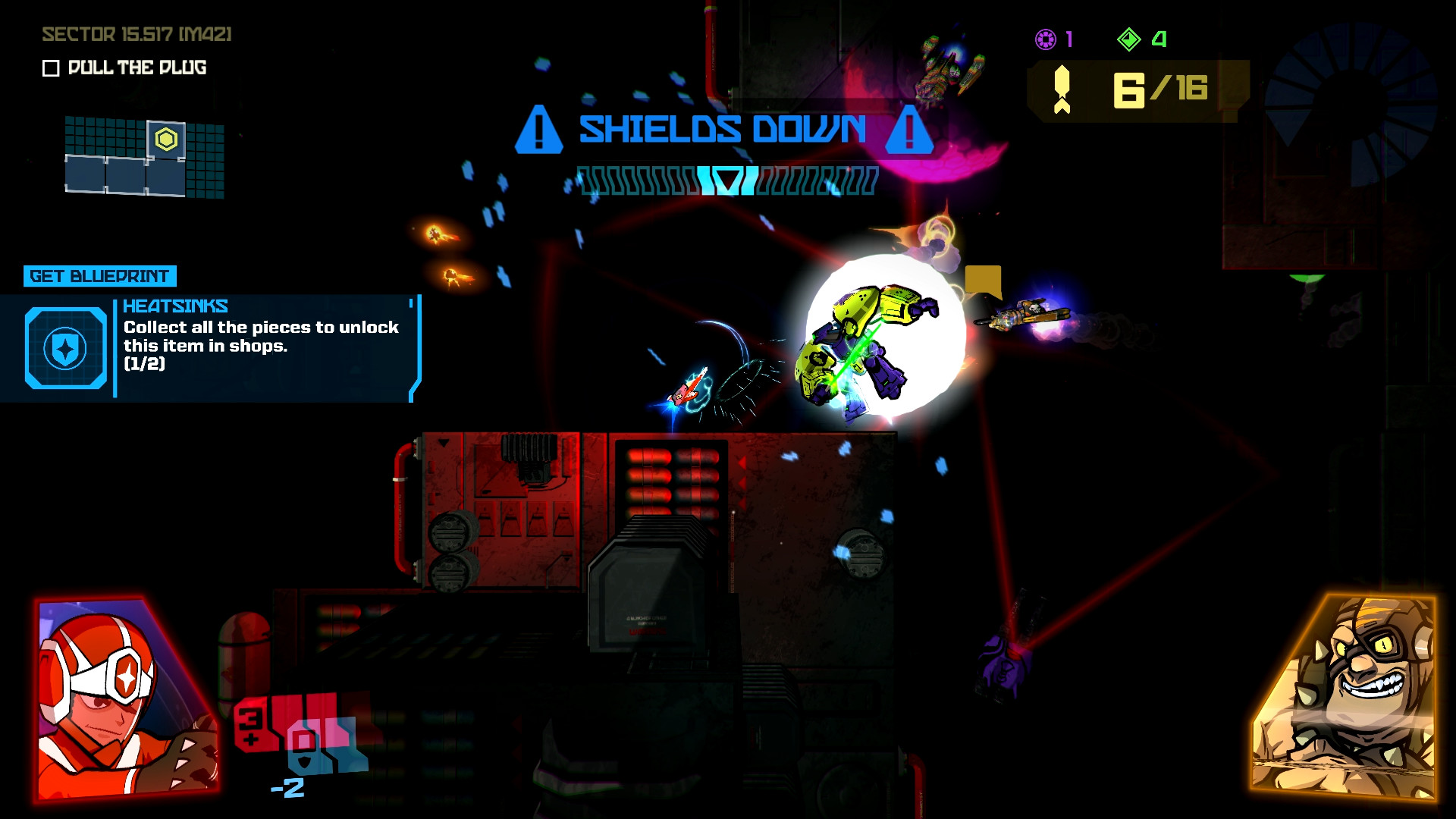The width and height of the screenshot is (1456, 819).
Task: Click the center of the shield bar
Action: click(726, 182)
